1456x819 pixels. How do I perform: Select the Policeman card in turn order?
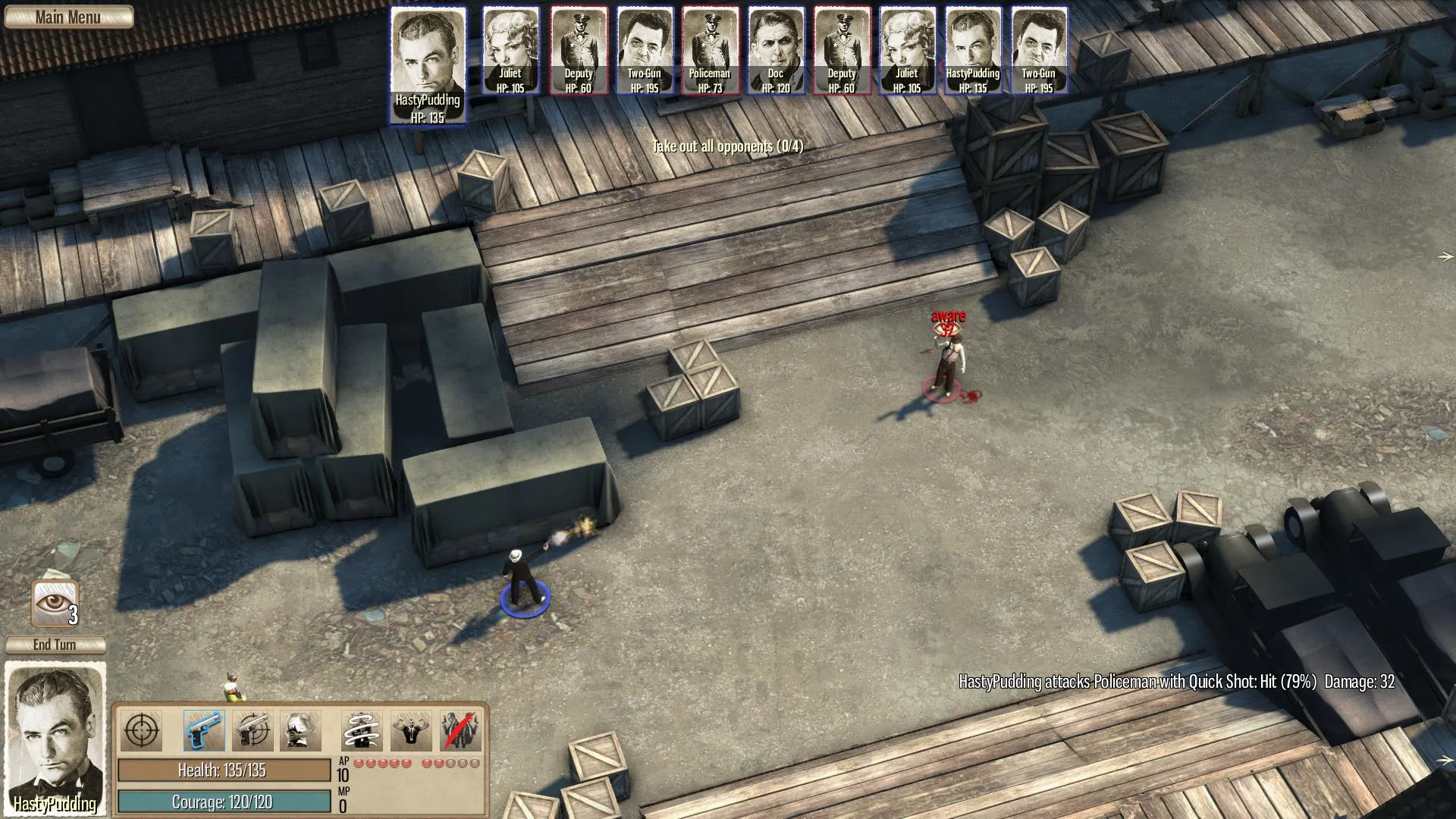[710, 51]
